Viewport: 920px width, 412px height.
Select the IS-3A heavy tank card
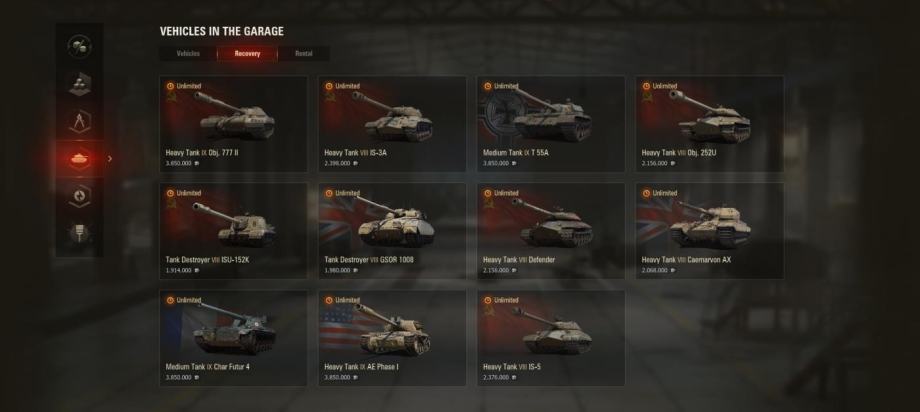(392, 124)
